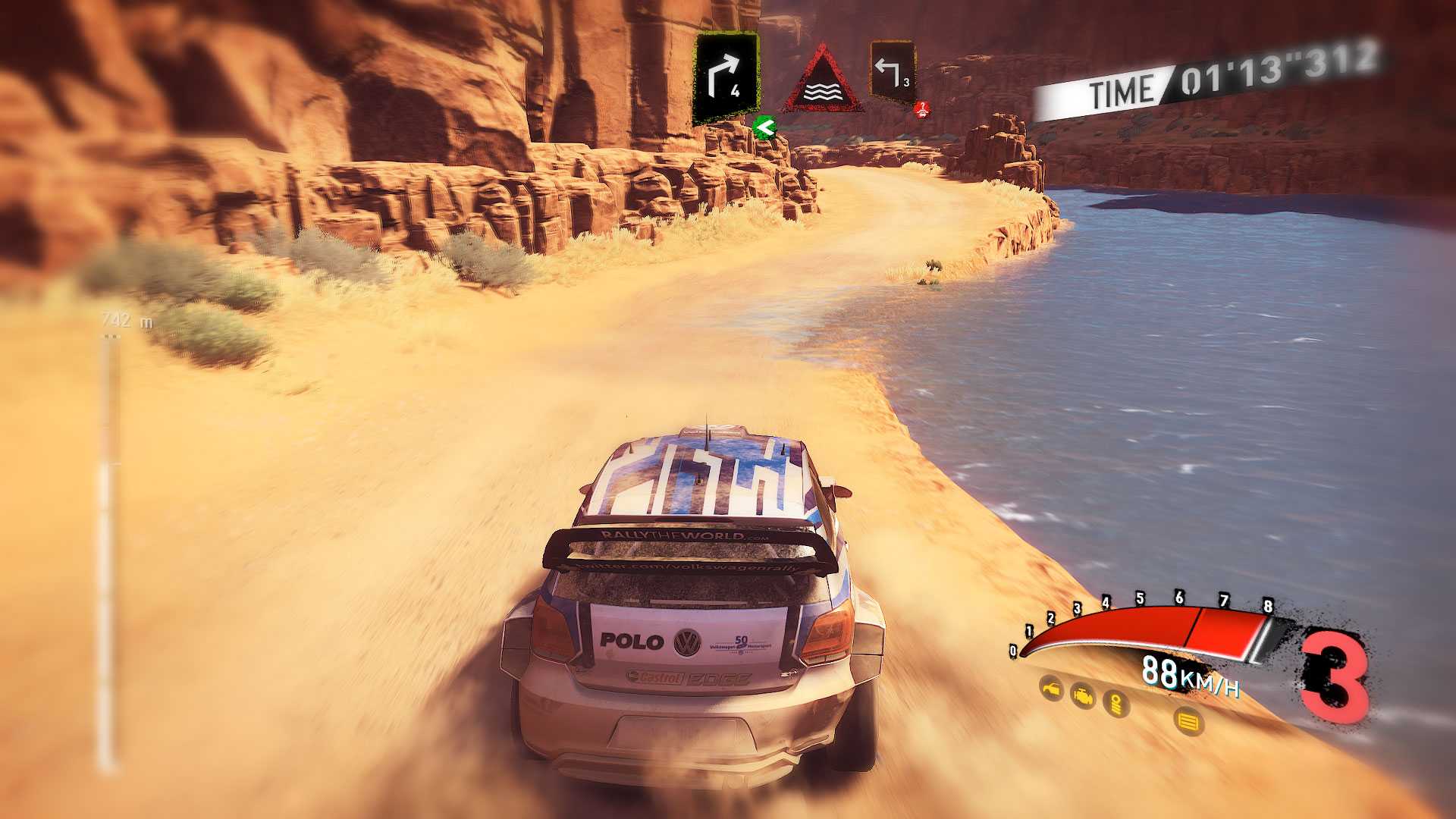Viewport: 1456px width, 819px height.
Task: Click the radiator damage indicator icon
Action: point(1188,720)
